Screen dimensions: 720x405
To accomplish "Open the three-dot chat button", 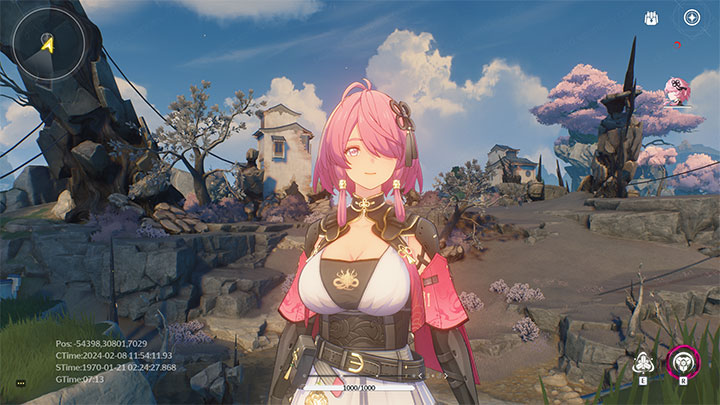I will (x=20, y=383).
